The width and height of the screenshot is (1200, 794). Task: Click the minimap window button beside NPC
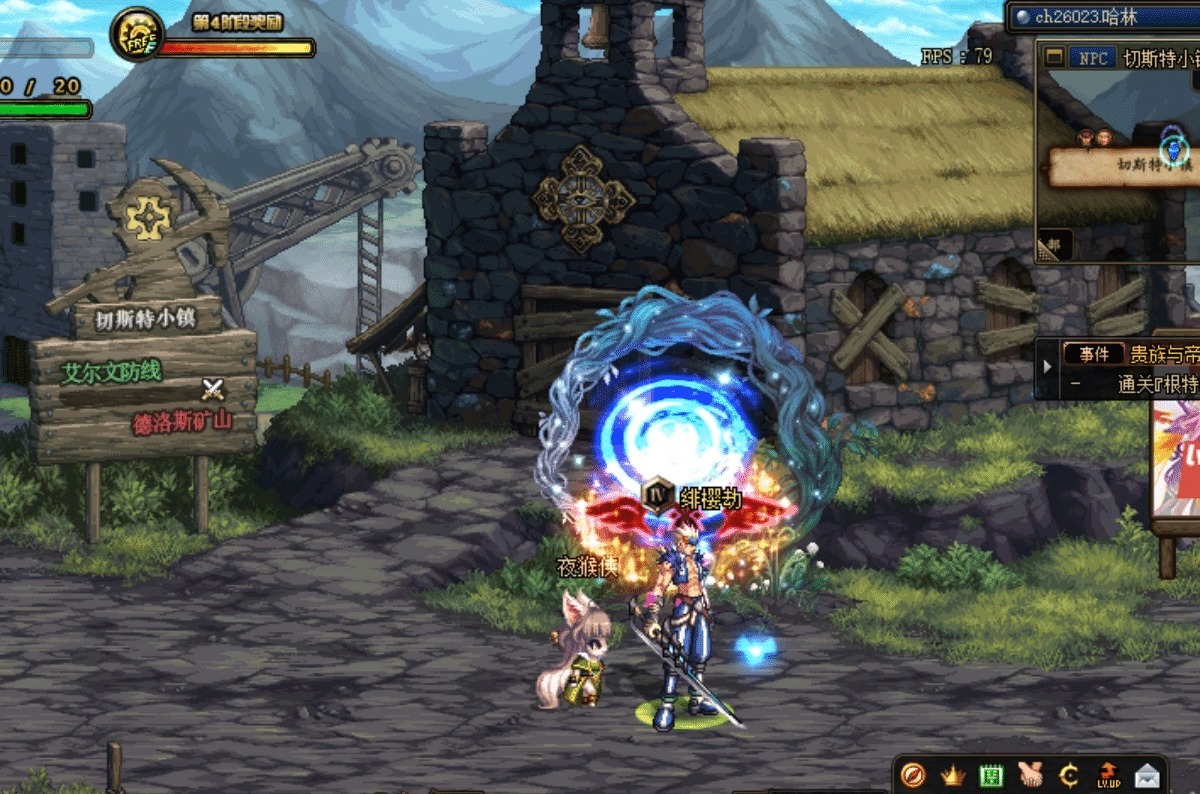[1054, 58]
